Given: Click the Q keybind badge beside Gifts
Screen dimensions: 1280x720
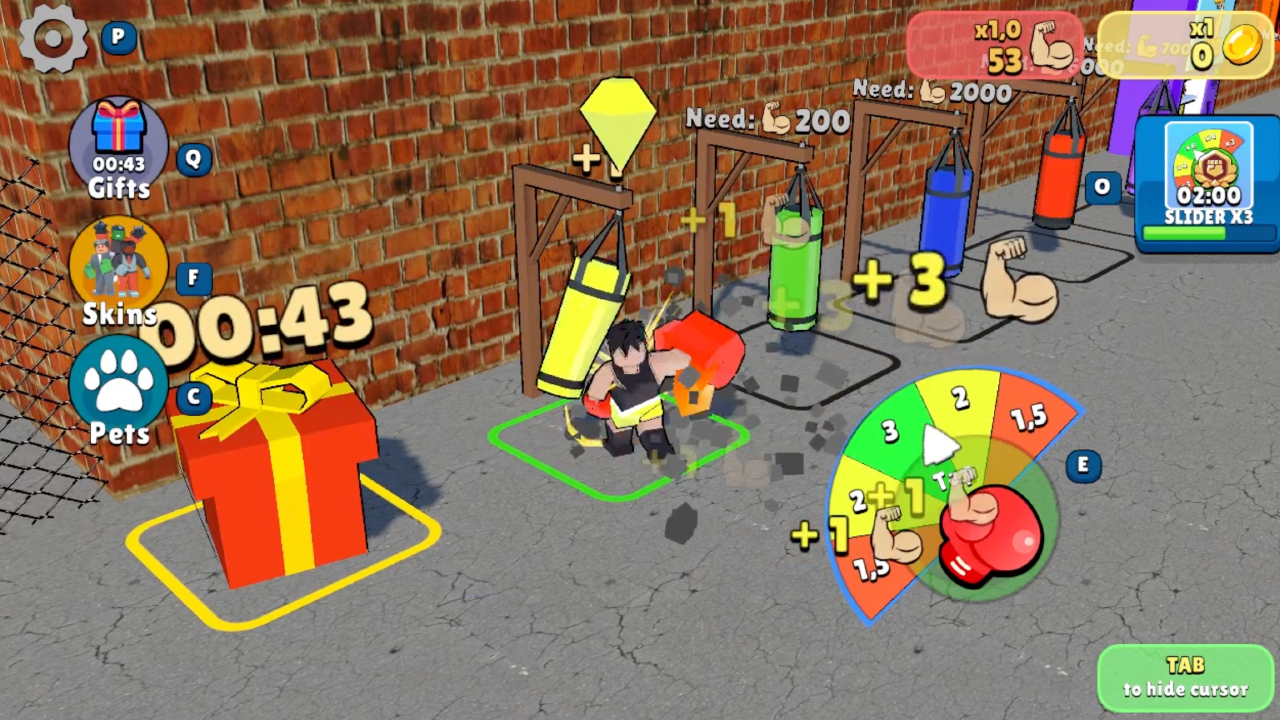Looking at the screenshot, I should pos(192,160).
